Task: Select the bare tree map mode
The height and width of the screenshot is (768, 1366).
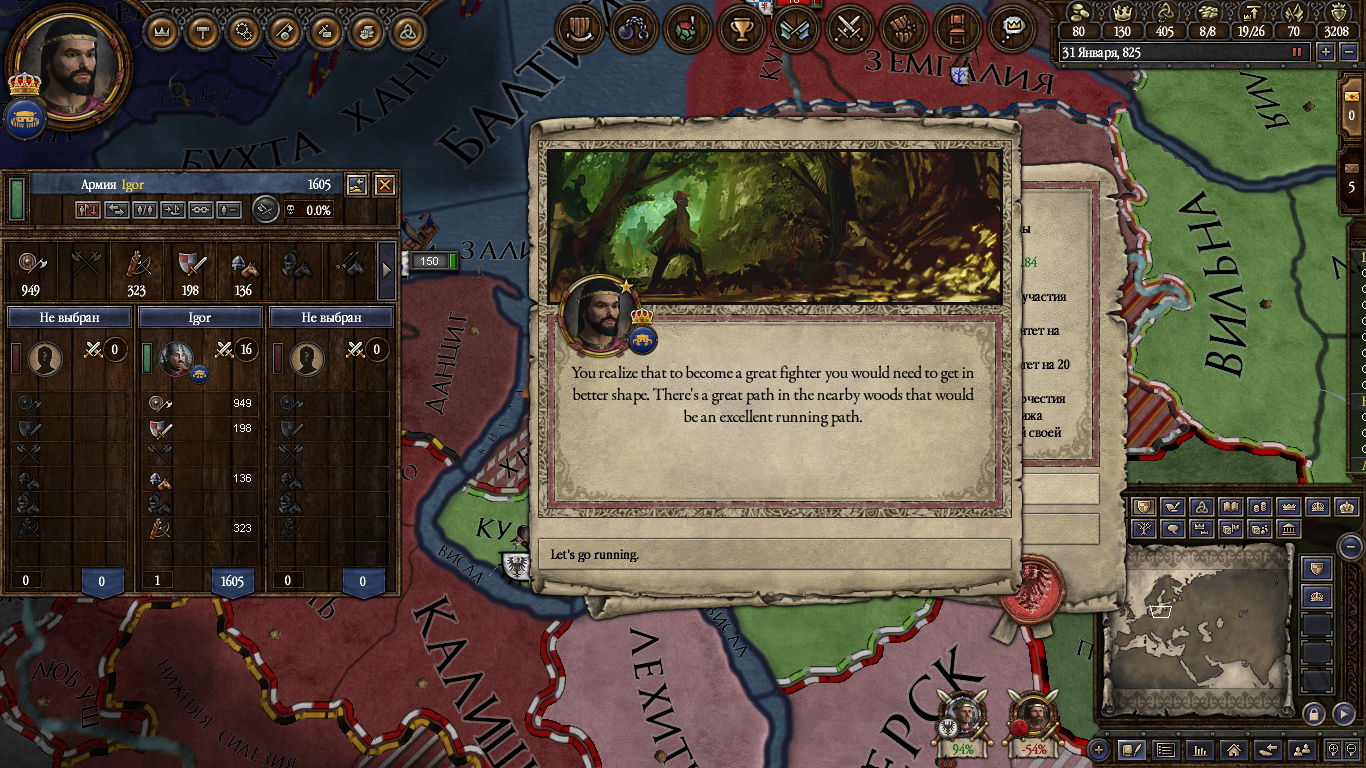Action: pos(1146,529)
